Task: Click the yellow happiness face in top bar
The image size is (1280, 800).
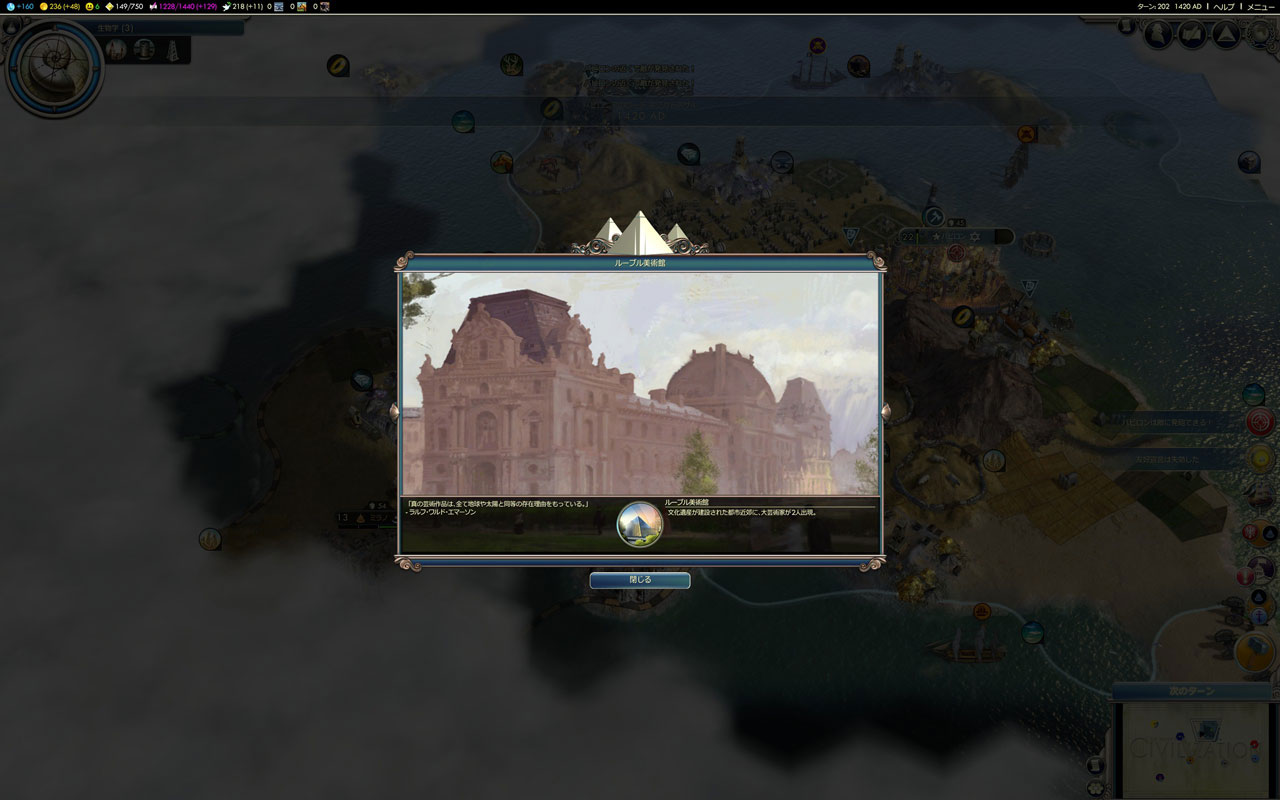Action: [92, 6]
